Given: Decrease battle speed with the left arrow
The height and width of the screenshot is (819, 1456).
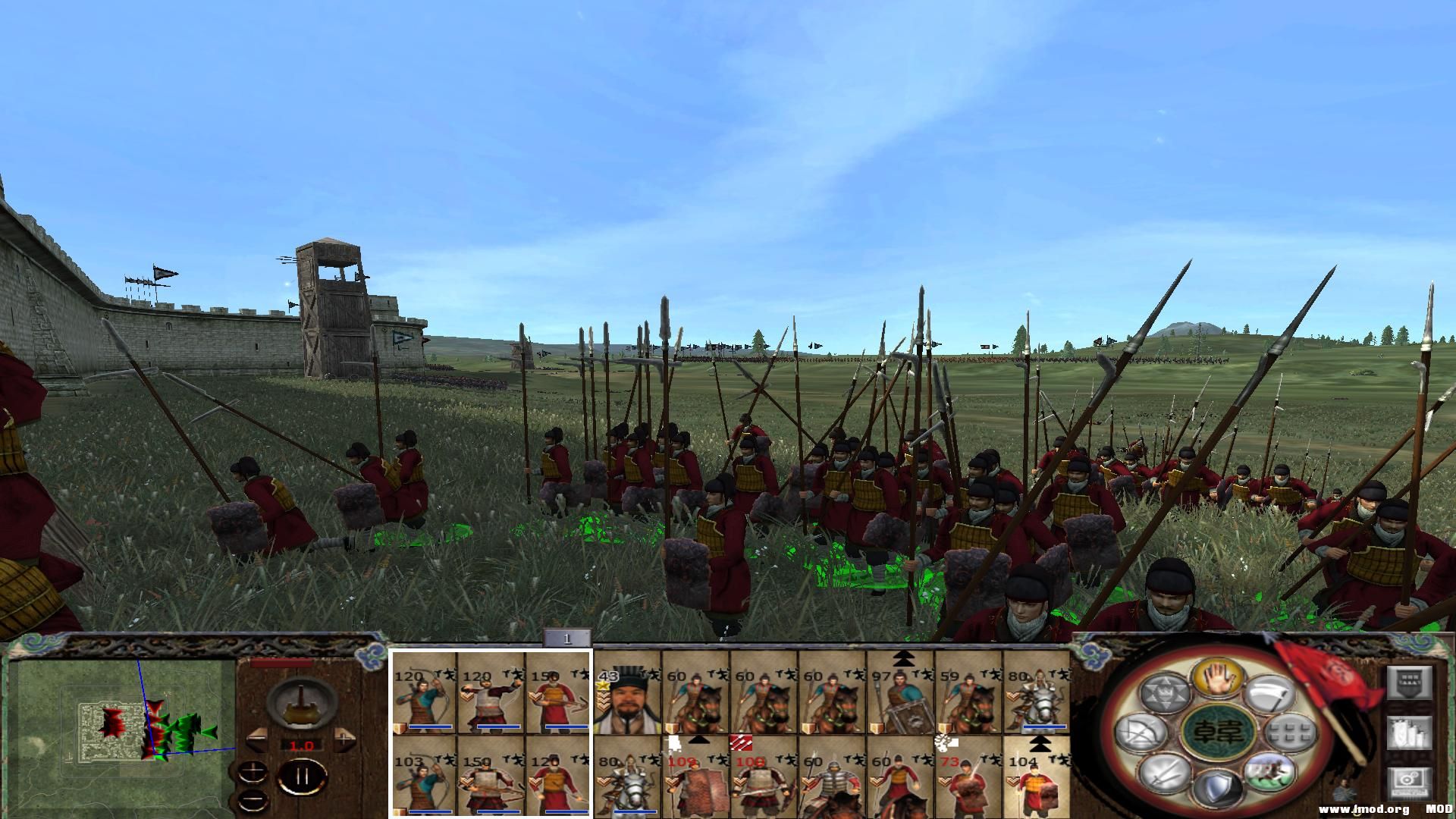Looking at the screenshot, I should [257, 739].
